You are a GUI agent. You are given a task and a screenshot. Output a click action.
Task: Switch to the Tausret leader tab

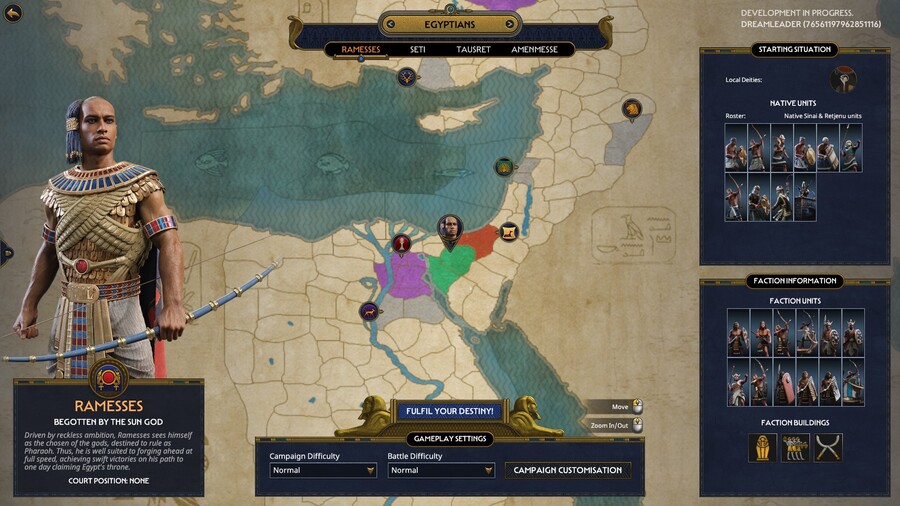pos(473,49)
